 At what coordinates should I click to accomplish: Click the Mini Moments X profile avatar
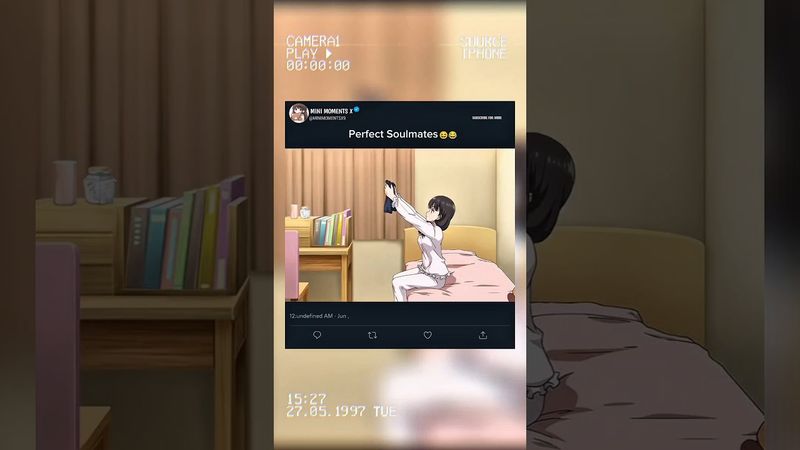click(x=298, y=113)
